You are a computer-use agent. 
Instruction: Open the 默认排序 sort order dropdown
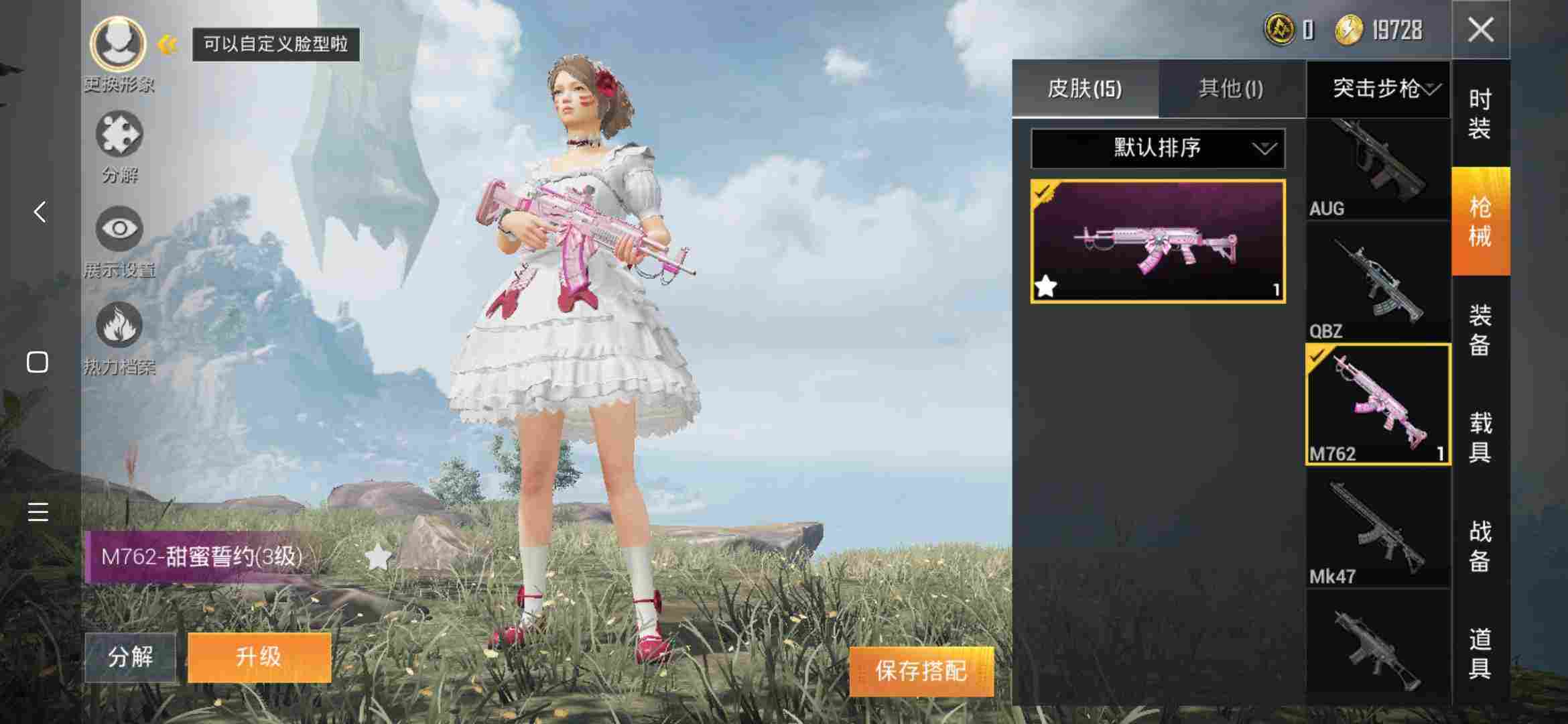point(1157,147)
